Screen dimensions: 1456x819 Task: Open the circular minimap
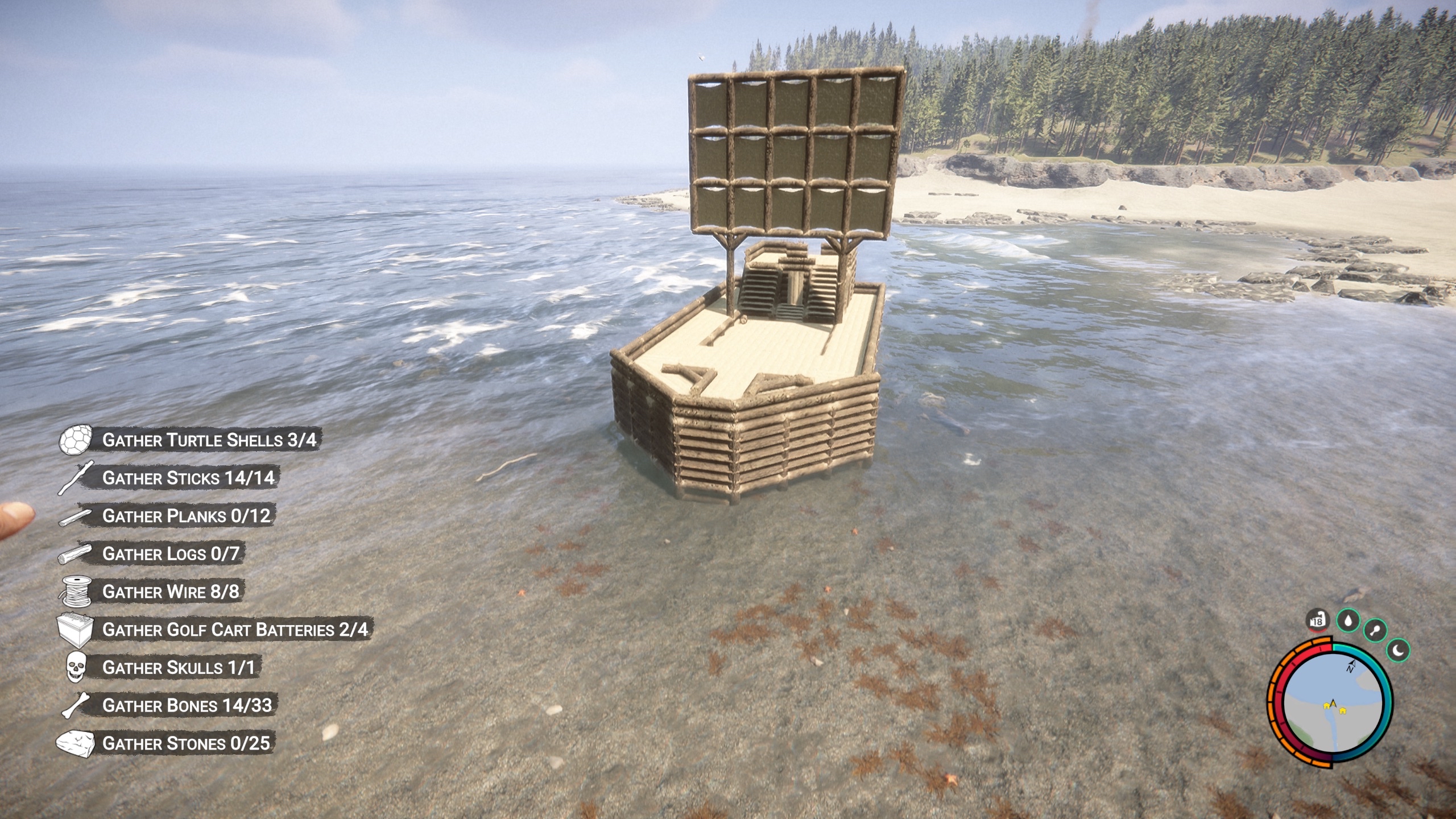(x=1334, y=702)
